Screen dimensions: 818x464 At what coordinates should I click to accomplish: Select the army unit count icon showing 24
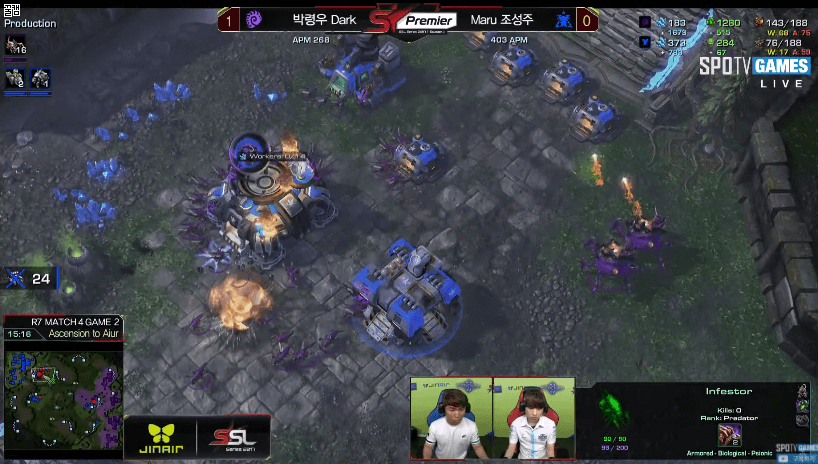[18, 278]
